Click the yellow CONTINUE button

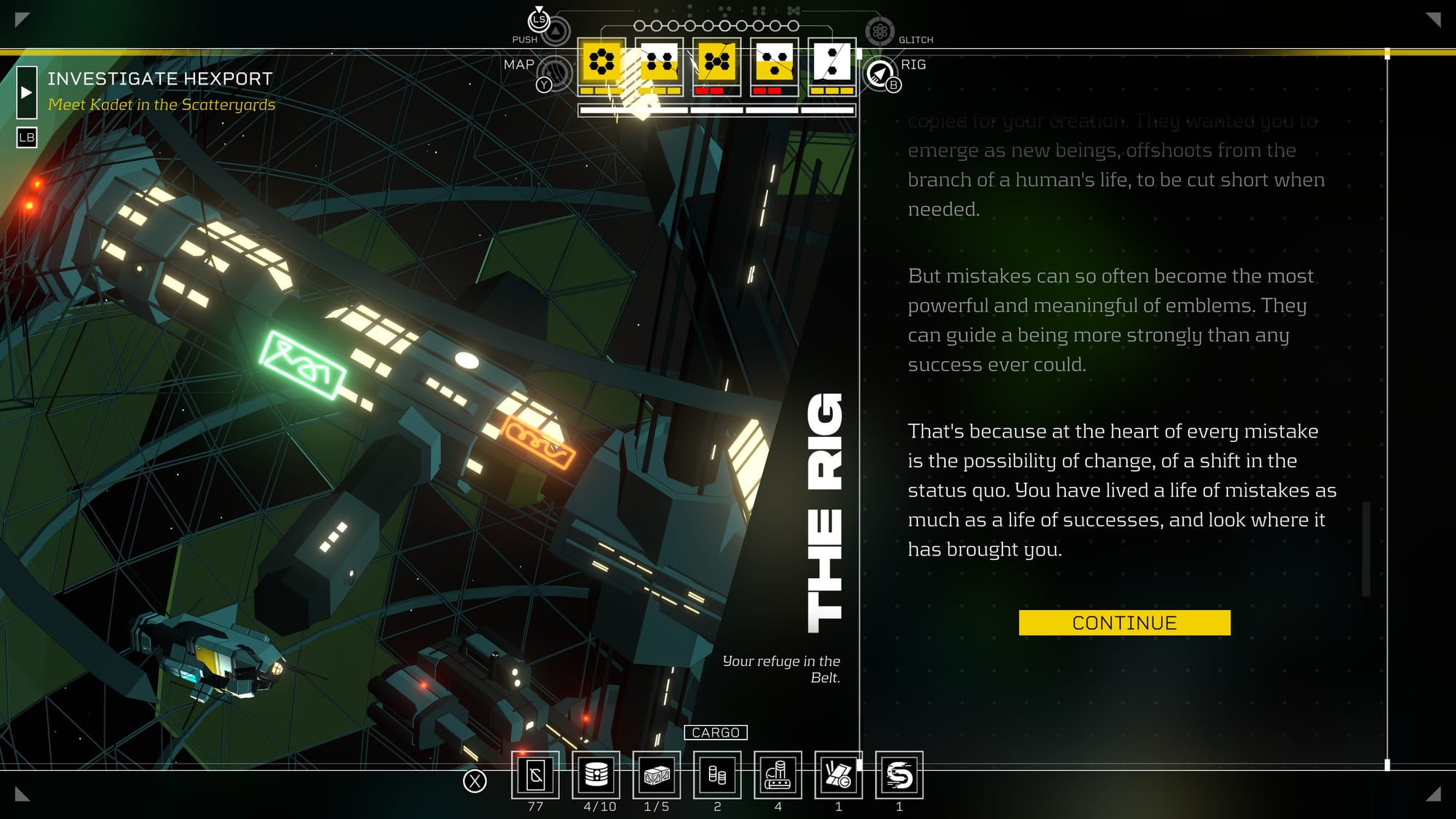[x=1124, y=623]
